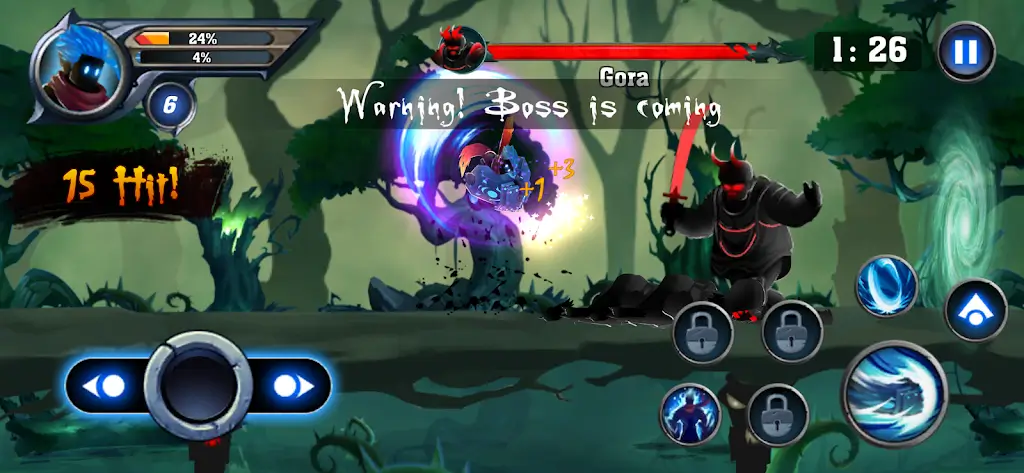Activate the blue ring dash skill
The width and height of the screenshot is (1024, 473).
(x=886, y=286)
